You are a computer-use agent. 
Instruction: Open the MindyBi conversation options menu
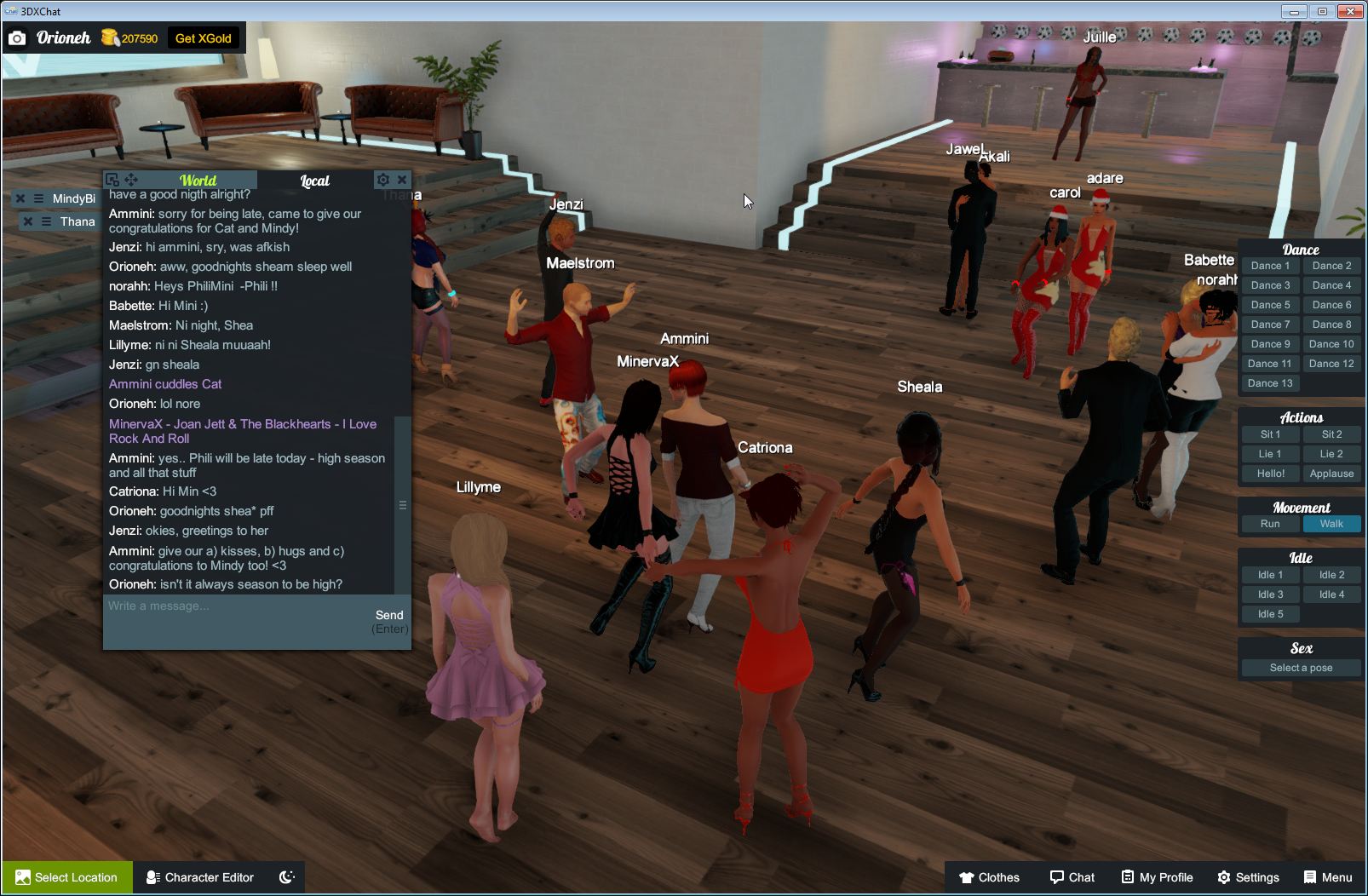coord(38,198)
